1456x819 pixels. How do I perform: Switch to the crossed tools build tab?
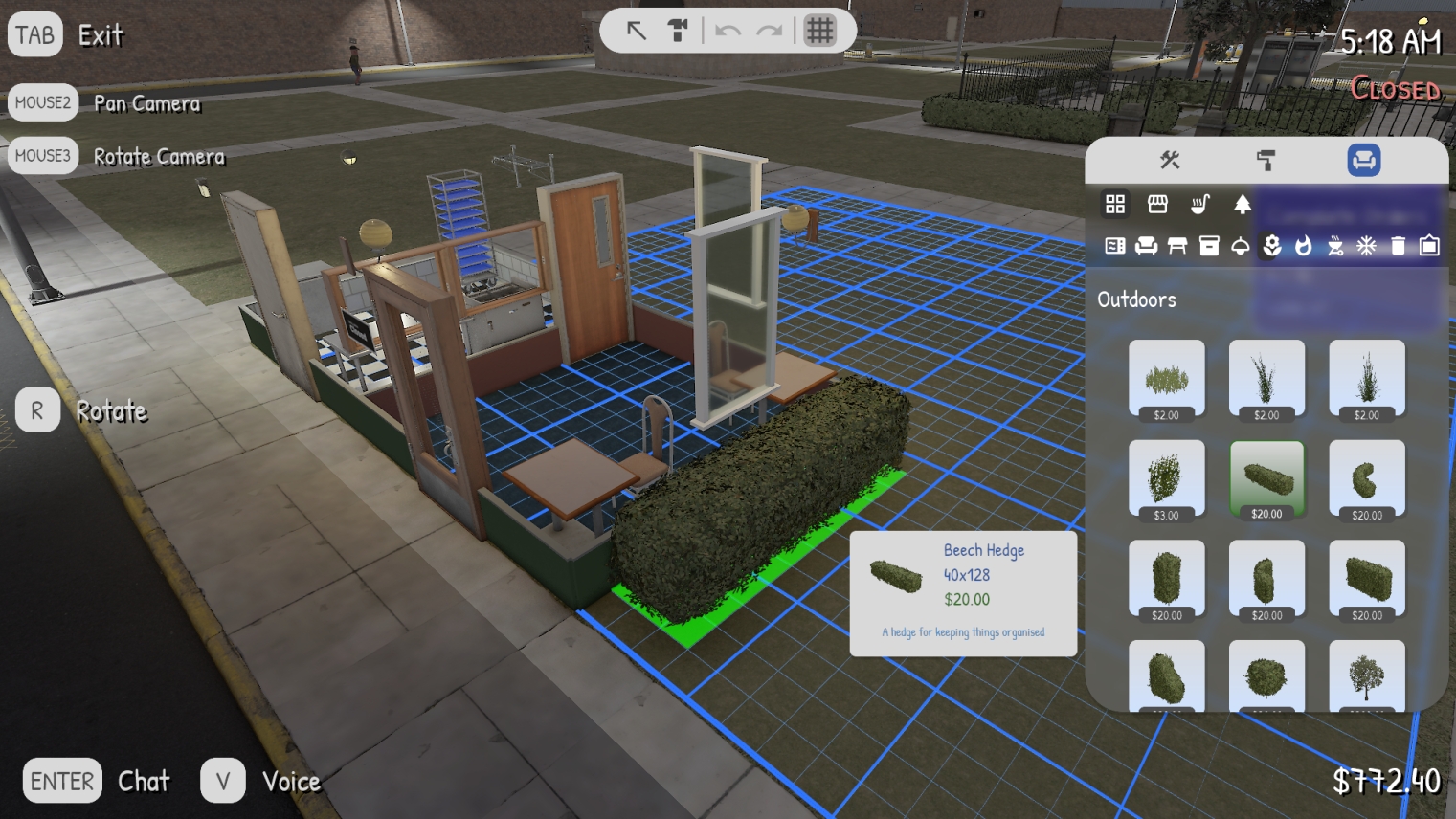point(1170,160)
